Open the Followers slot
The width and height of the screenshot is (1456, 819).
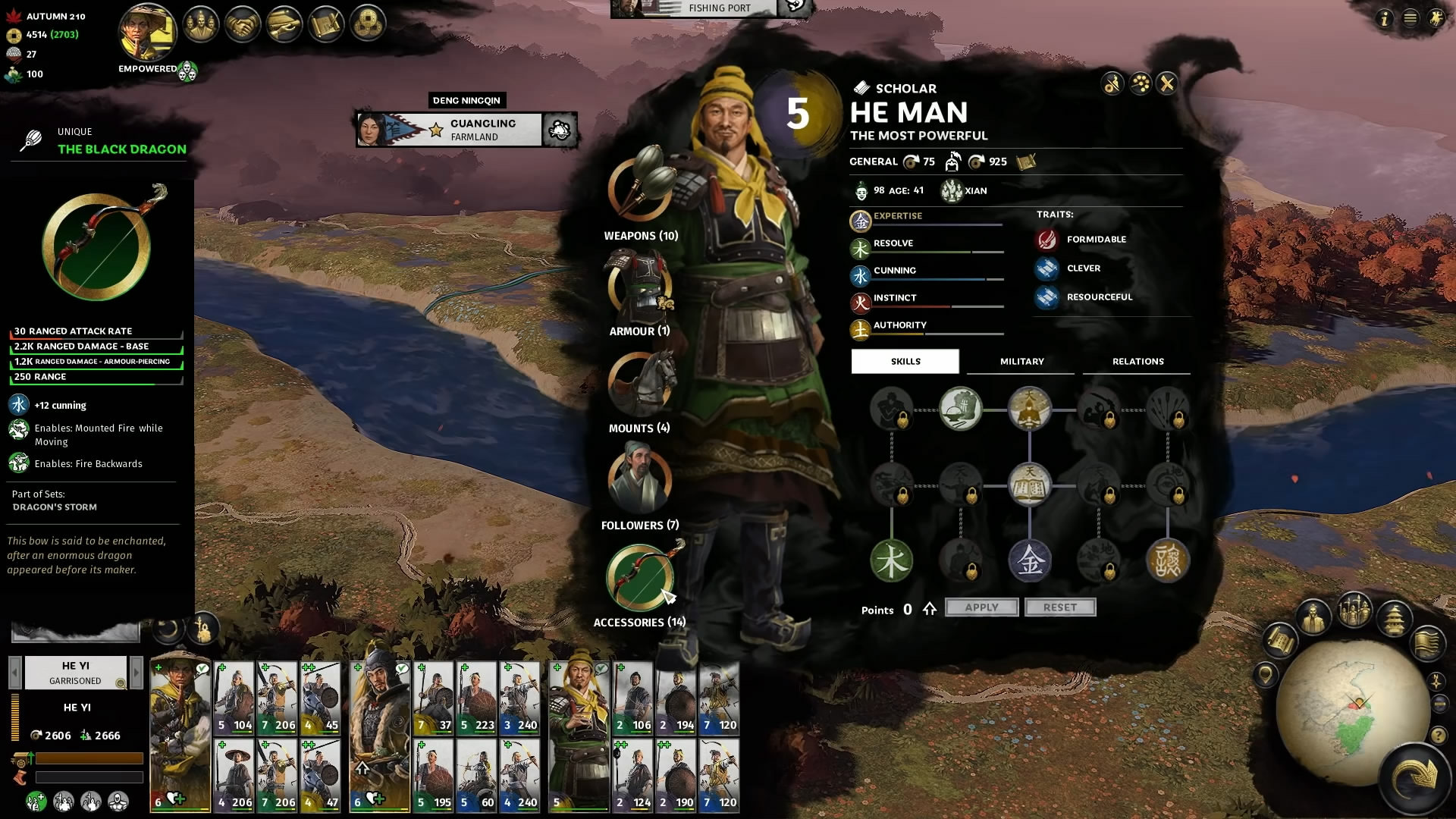click(640, 480)
